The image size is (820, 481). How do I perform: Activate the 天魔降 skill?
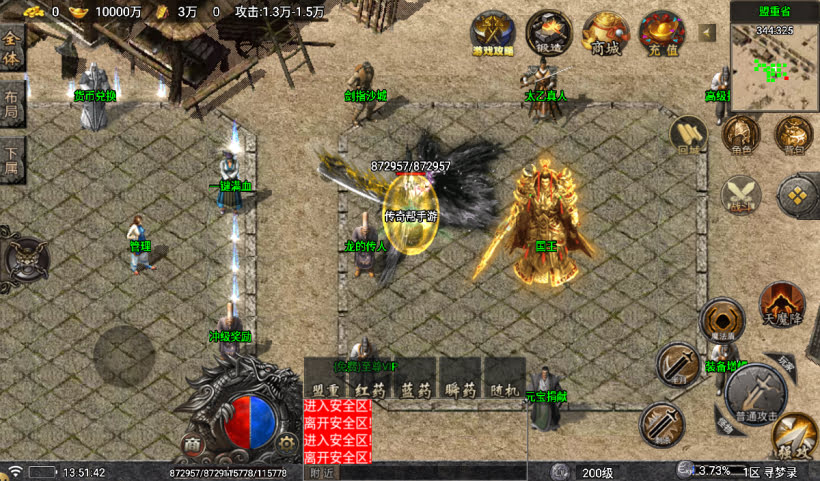782,304
